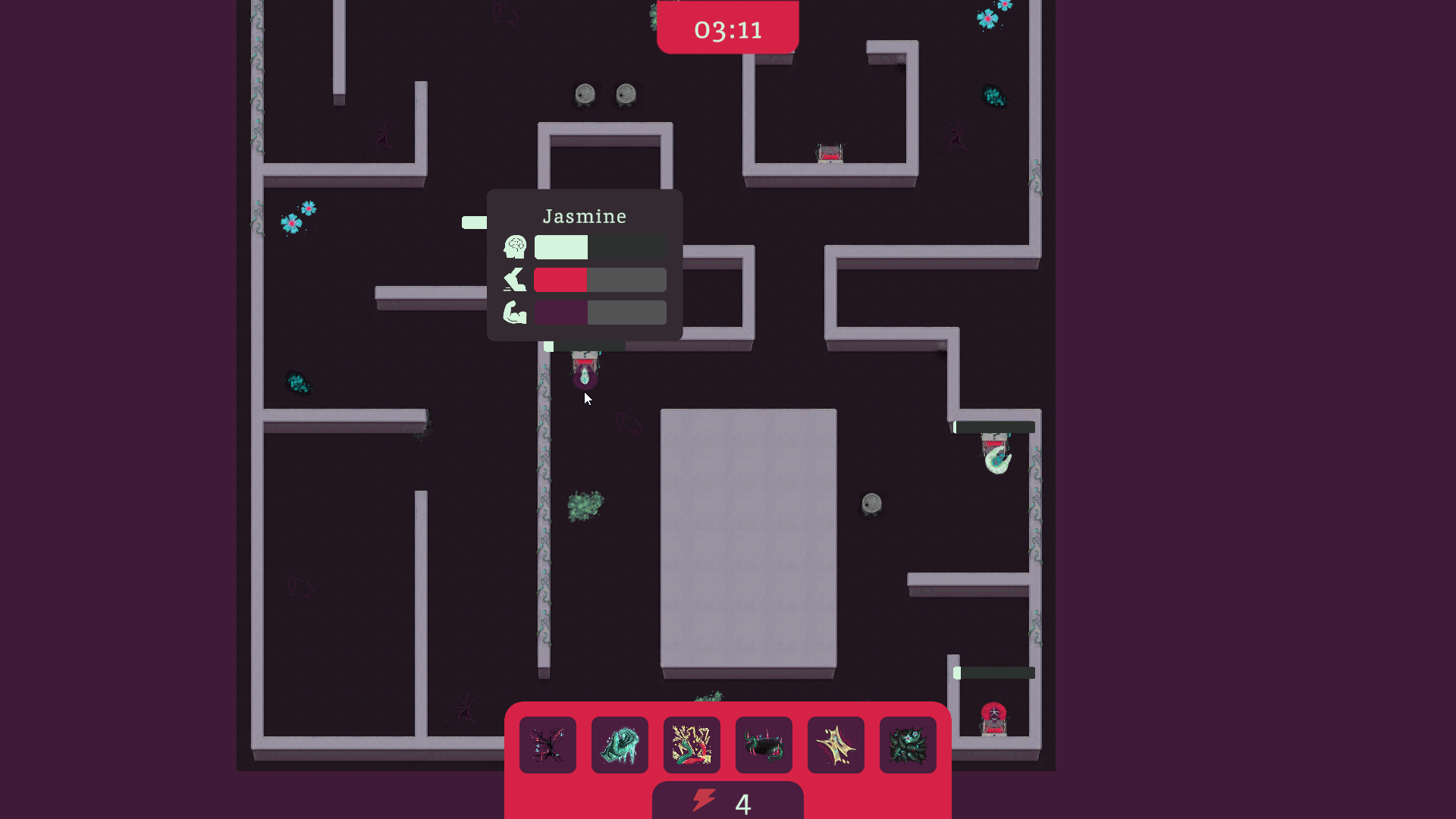Activate the pale yellow web ability
This screenshot has height=819, width=1456.
(836, 745)
